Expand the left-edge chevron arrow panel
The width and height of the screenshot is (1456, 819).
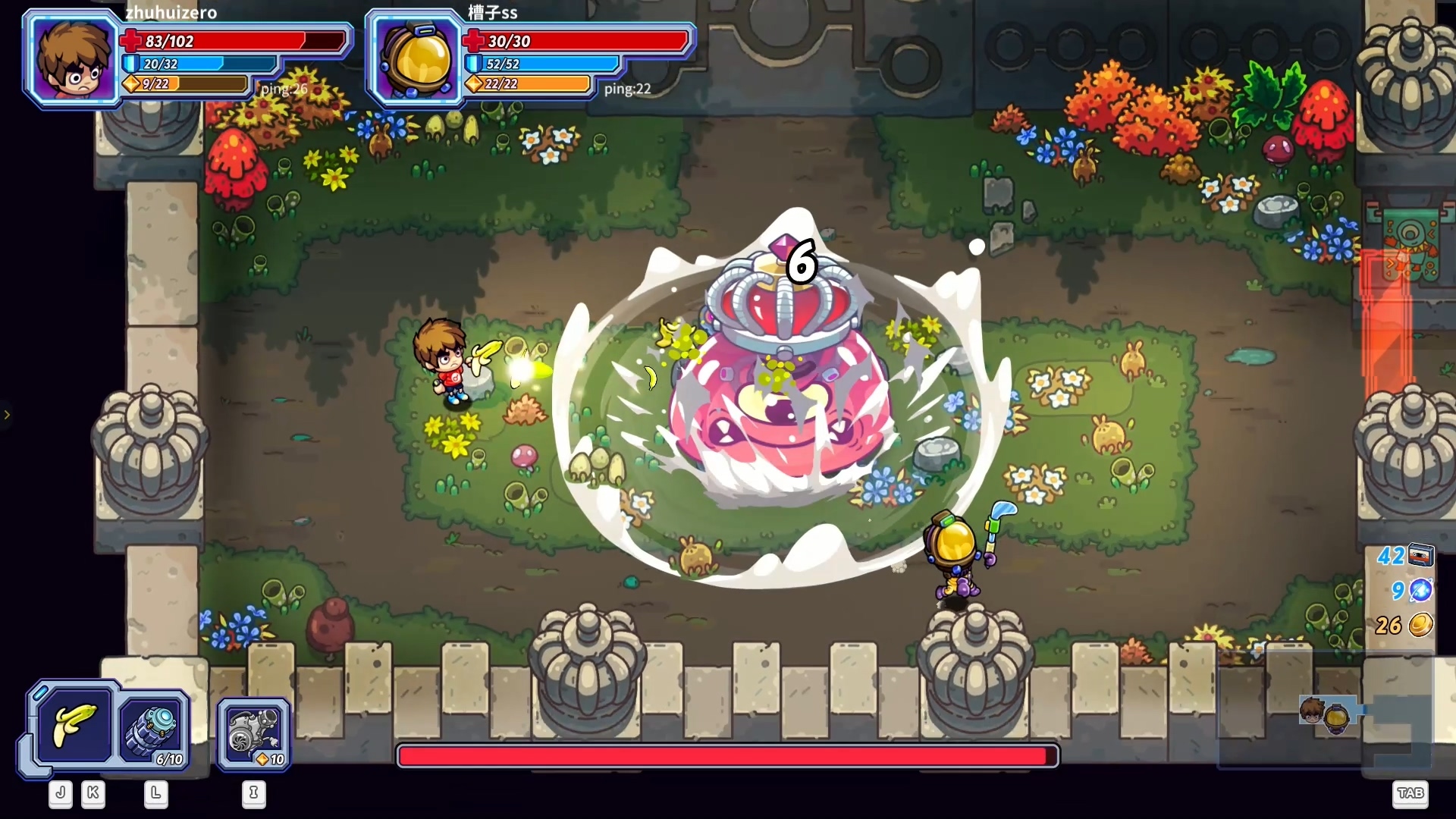8,414
